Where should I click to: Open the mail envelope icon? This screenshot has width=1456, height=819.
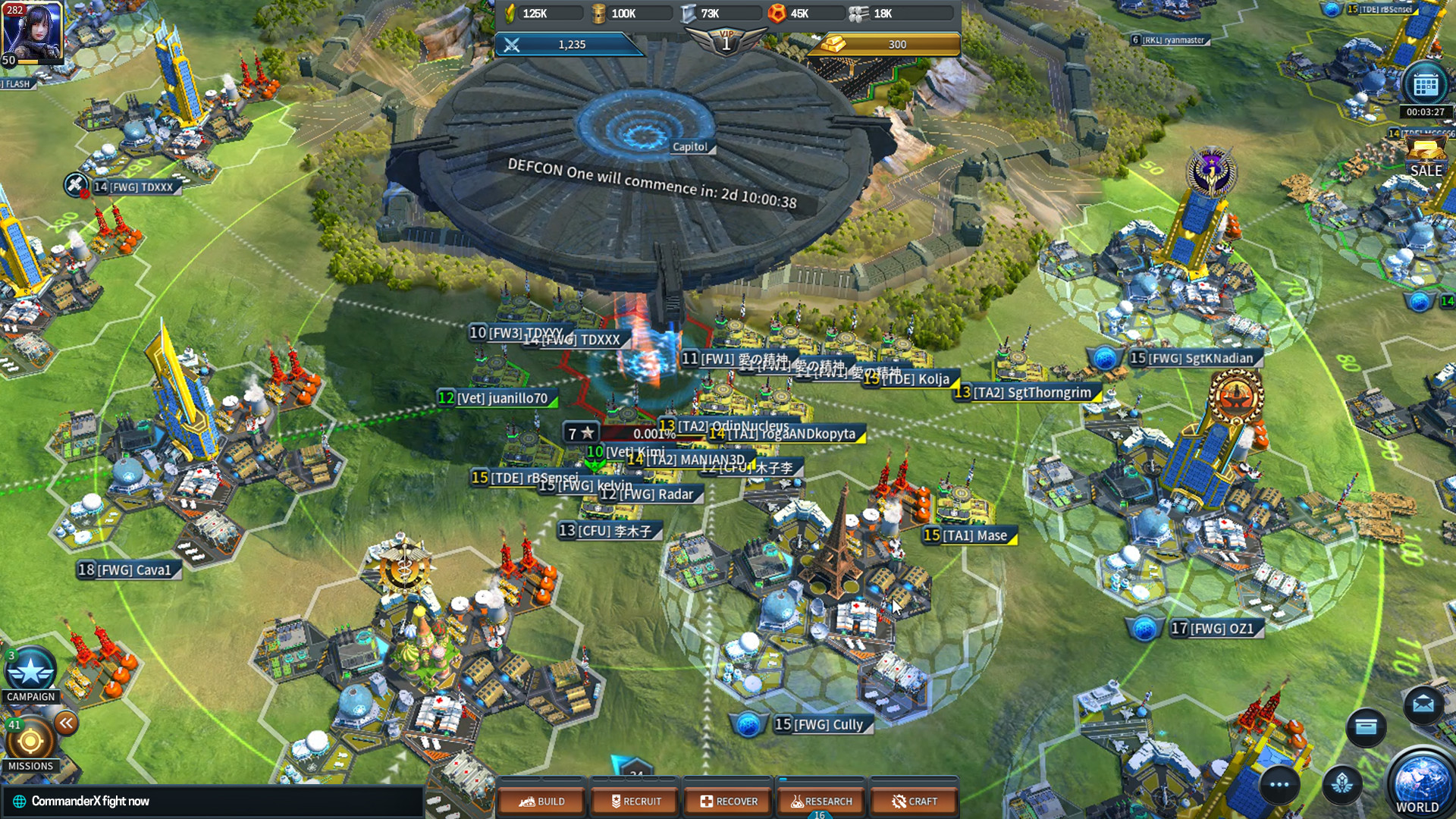[x=1423, y=704]
